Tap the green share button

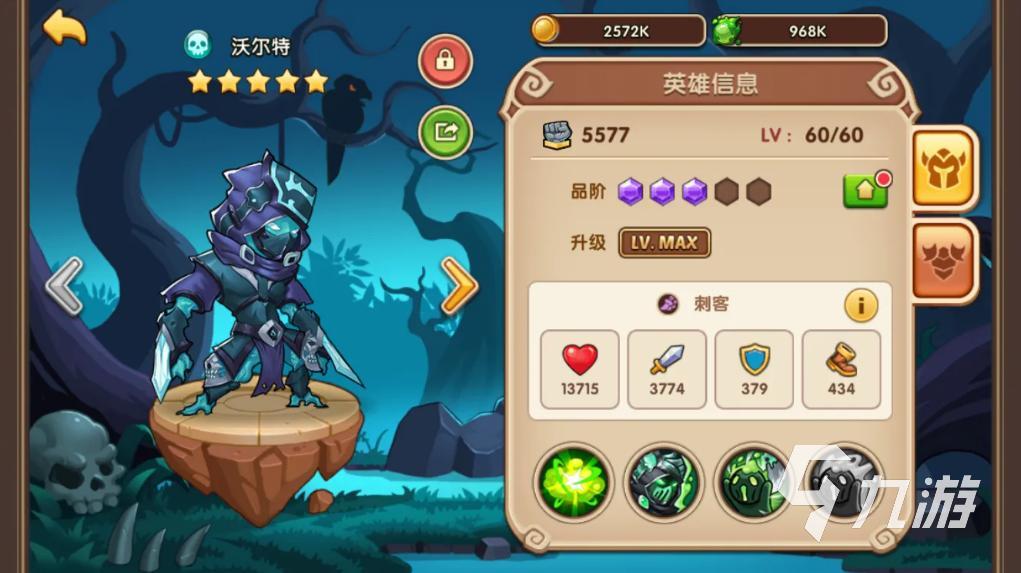point(445,131)
